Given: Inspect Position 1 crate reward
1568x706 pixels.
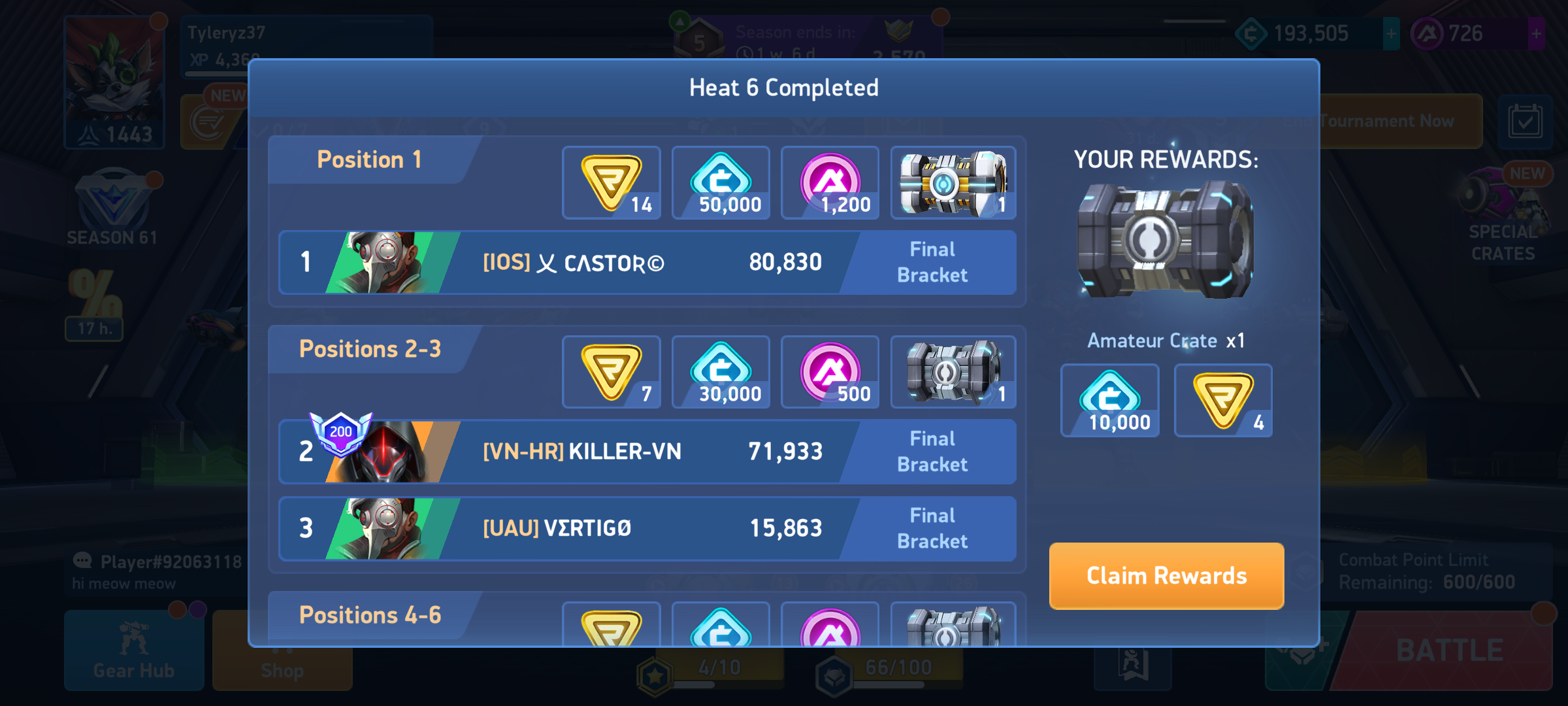Looking at the screenshot, I should tap(953, 183).
